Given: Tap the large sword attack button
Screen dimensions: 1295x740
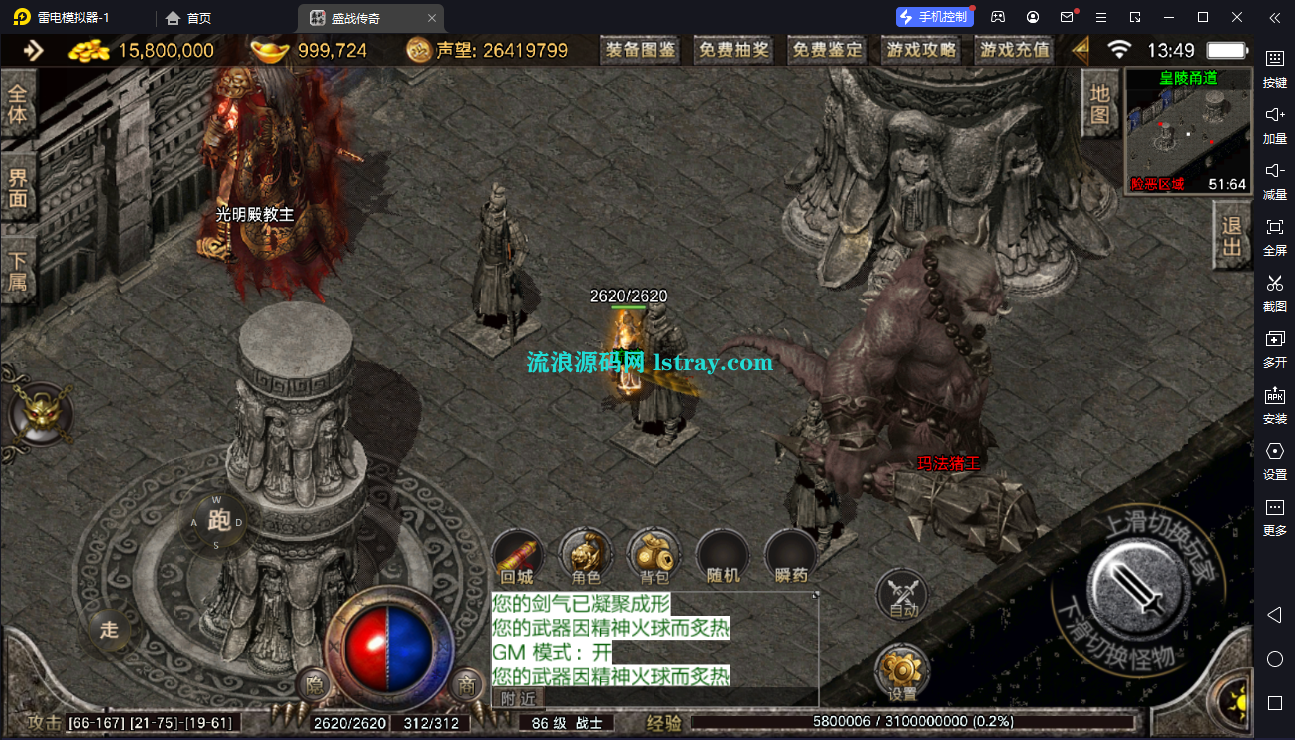Looking at the screenshot, I should (x=1136, y=583).
